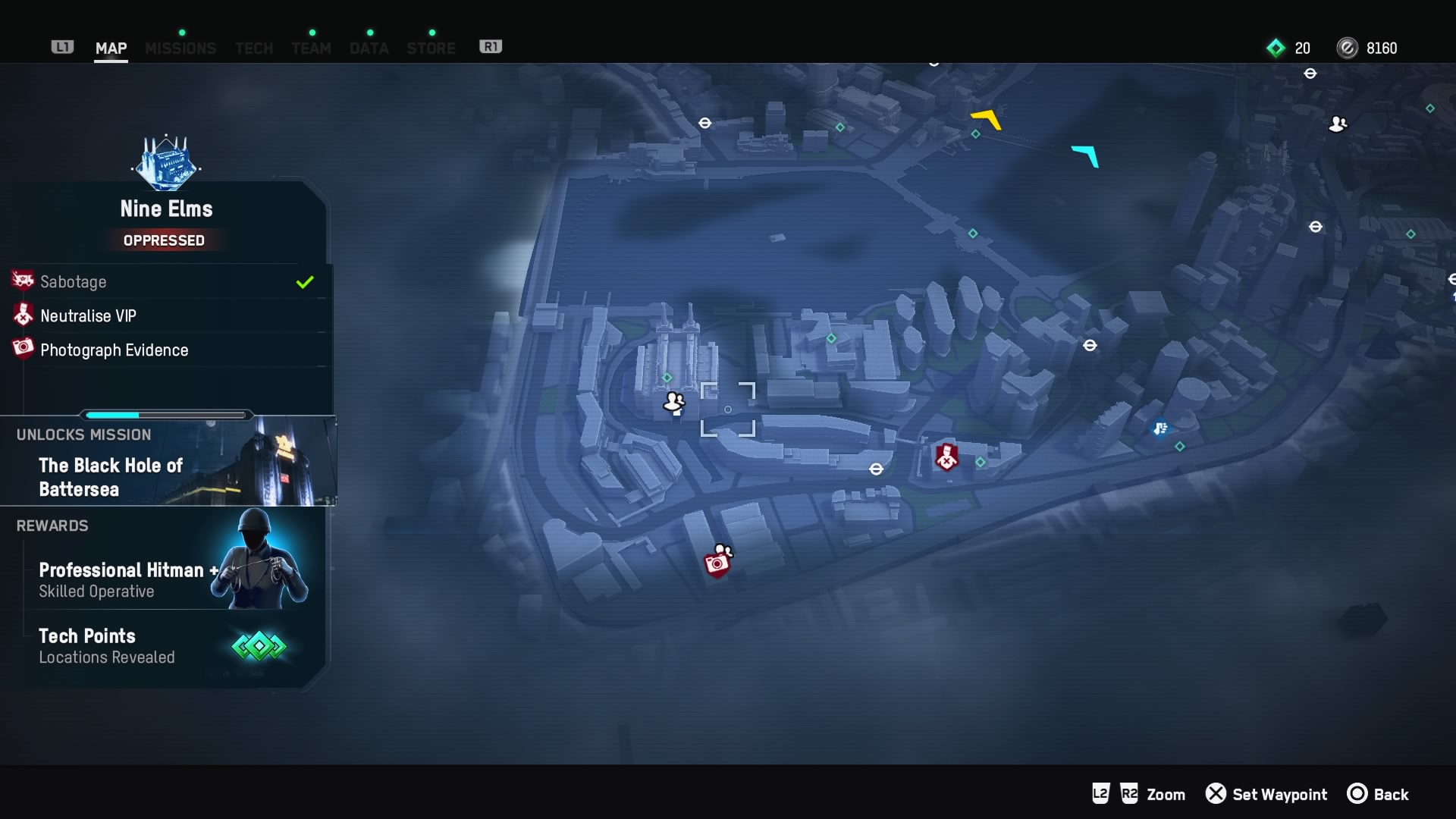The image size is (1456, 819).
Task: Switch to the TEAM tab
Action: pos(311,47)
